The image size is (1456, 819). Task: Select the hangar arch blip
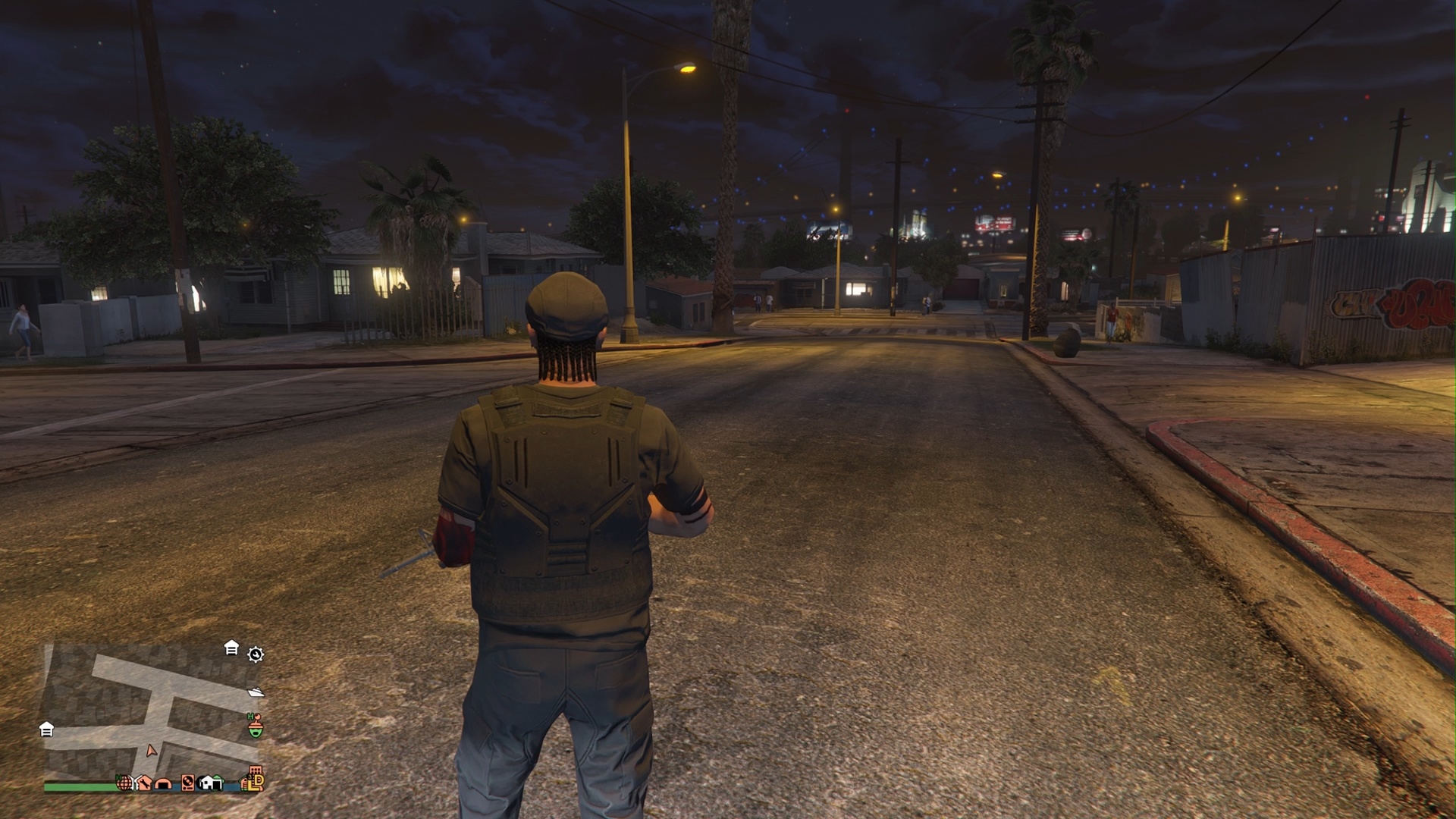[x=163, y=783]
